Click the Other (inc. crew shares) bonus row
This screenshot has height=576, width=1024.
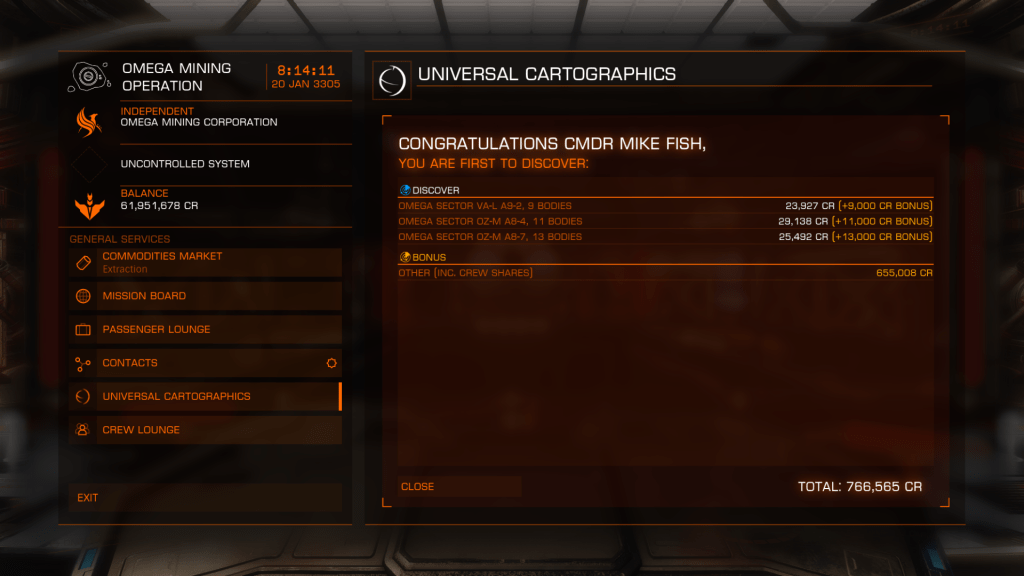pyautogui.click(x=665, y=273)
